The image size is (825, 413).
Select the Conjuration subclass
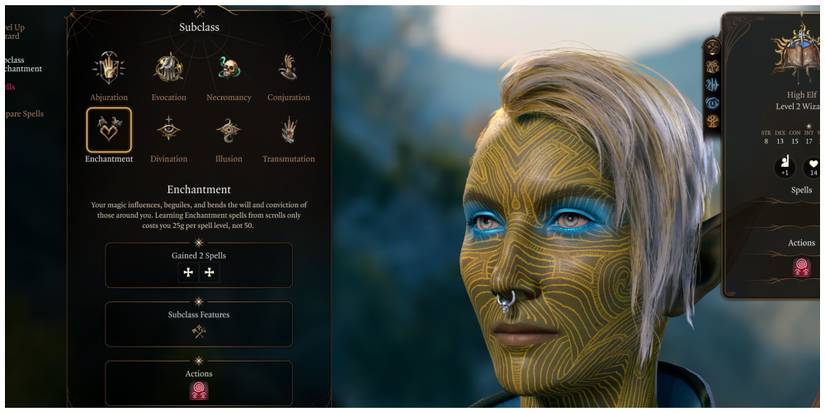288,68
